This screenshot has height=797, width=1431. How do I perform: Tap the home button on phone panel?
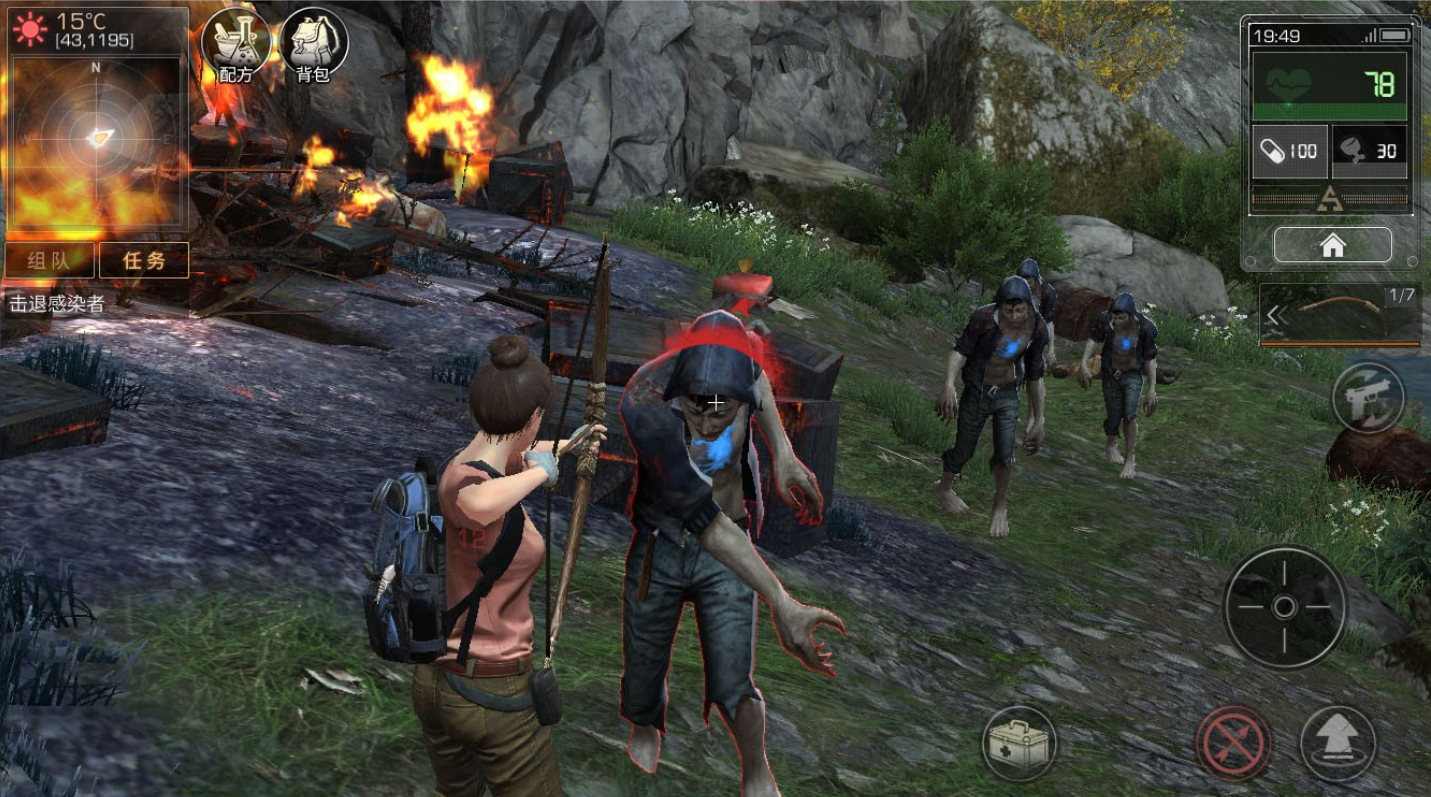pyautogui.click(x=1332, y=245)
